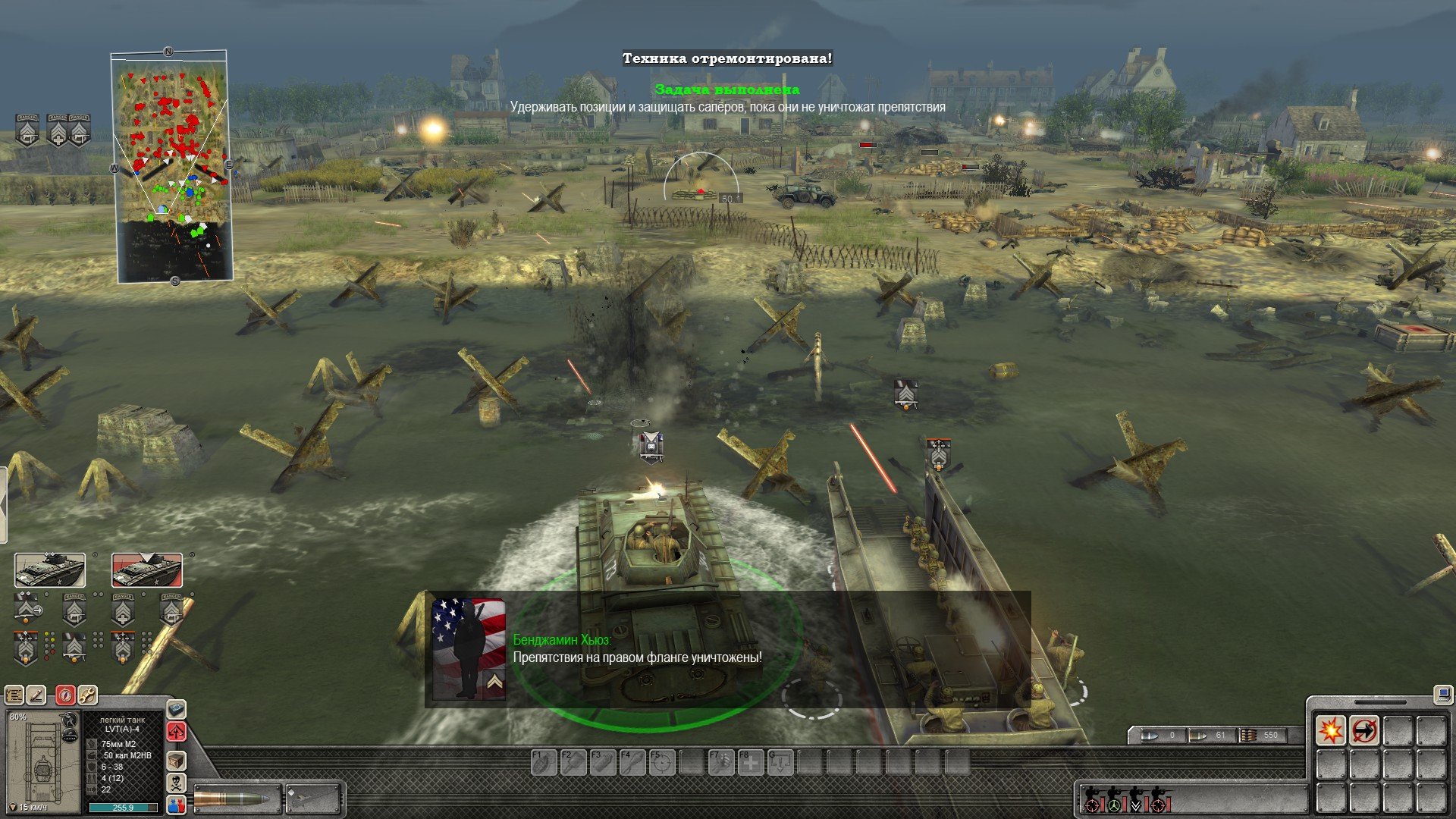Toggle the crossed-out arrow hold position order

click(1364, 731)
